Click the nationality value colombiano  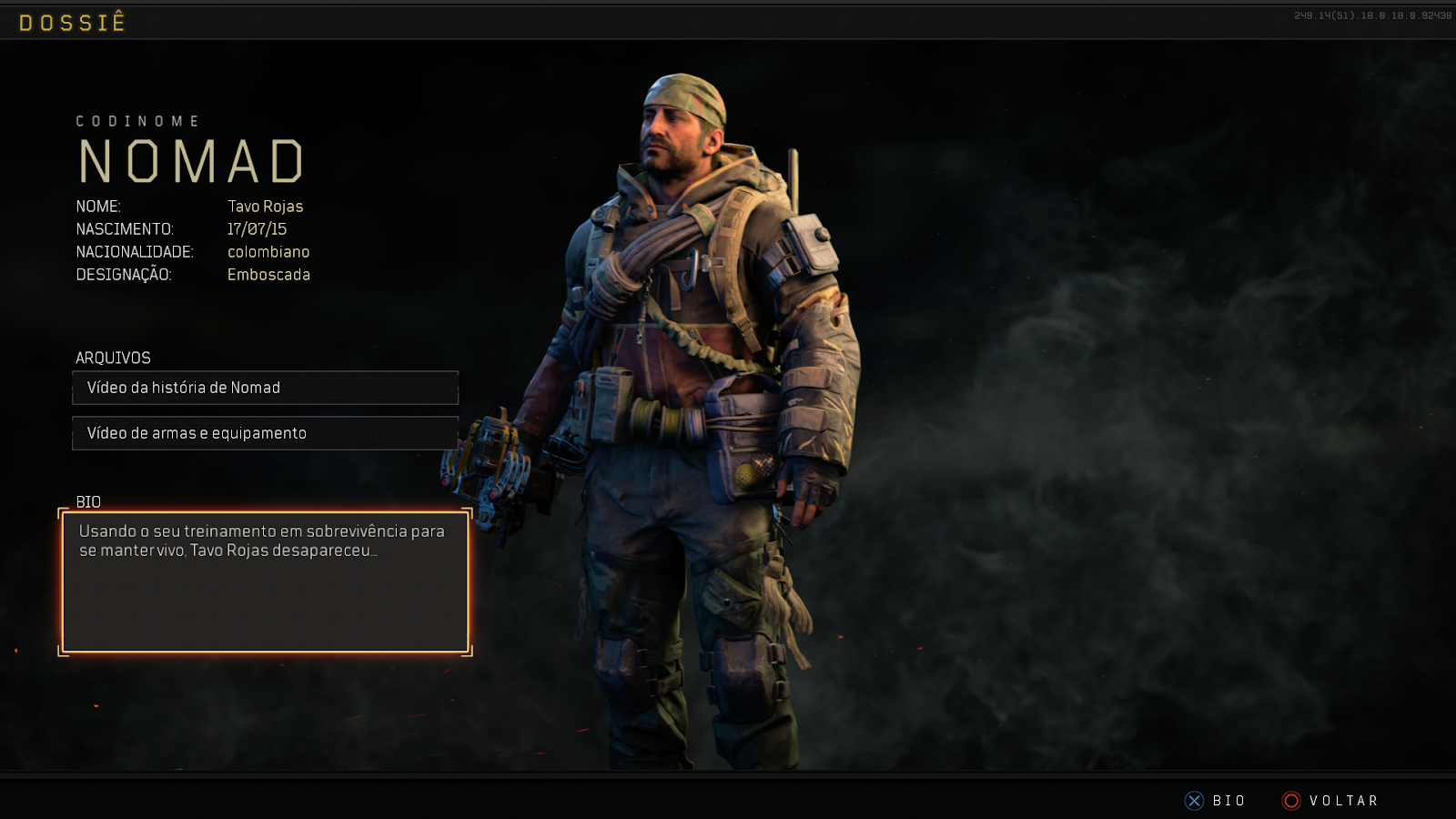click(x=268, y=252)
